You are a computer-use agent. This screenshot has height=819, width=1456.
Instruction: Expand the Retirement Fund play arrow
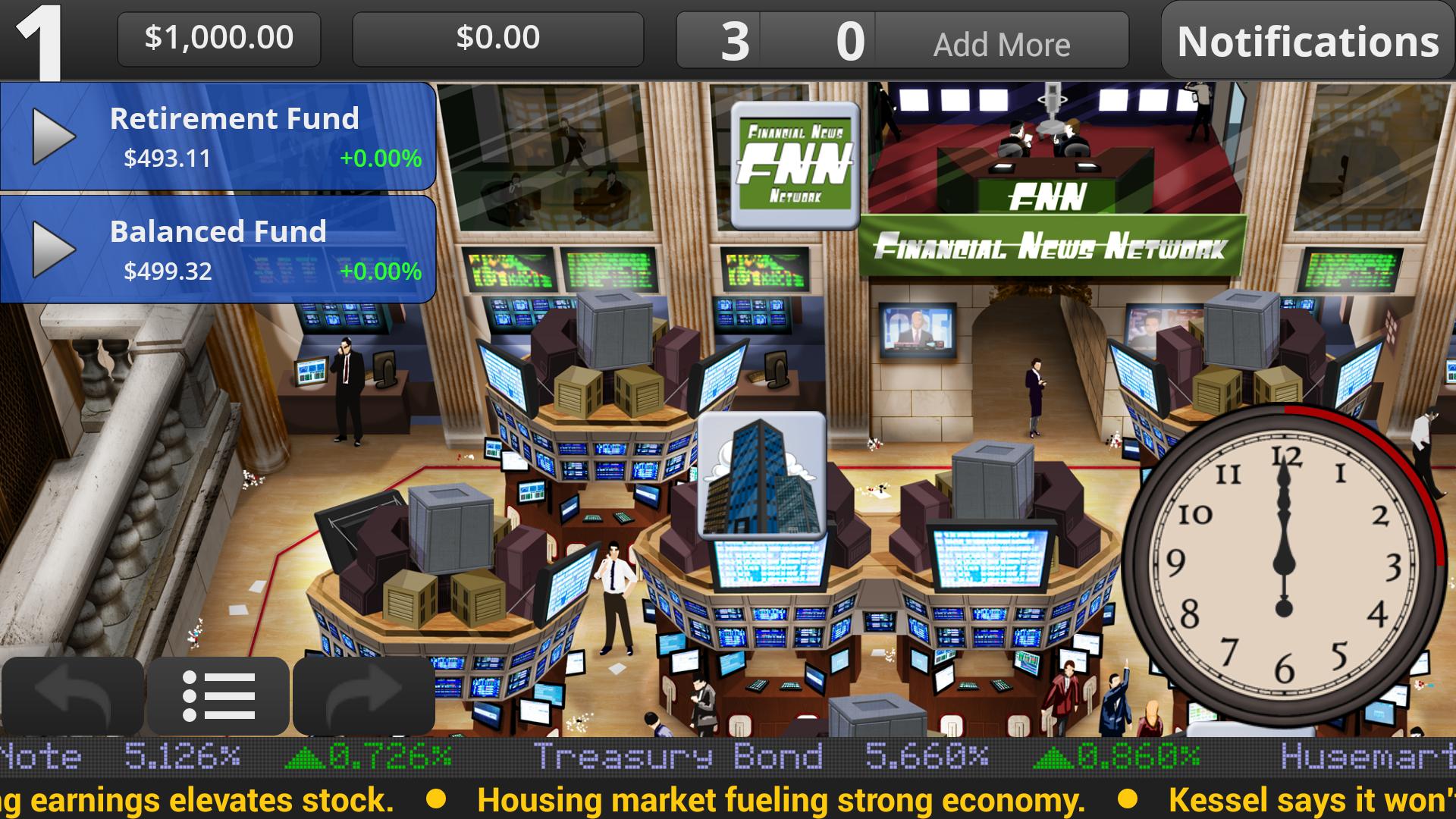(53, 136)
